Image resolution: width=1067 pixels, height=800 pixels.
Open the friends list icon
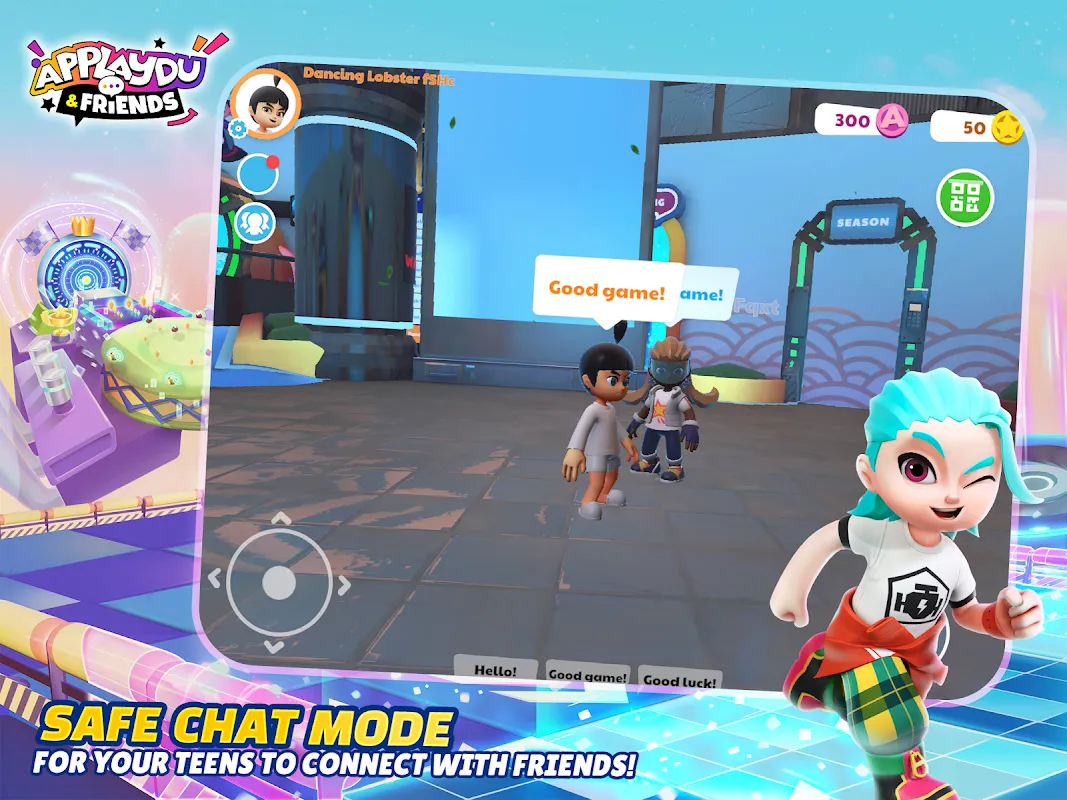(258, 221)
